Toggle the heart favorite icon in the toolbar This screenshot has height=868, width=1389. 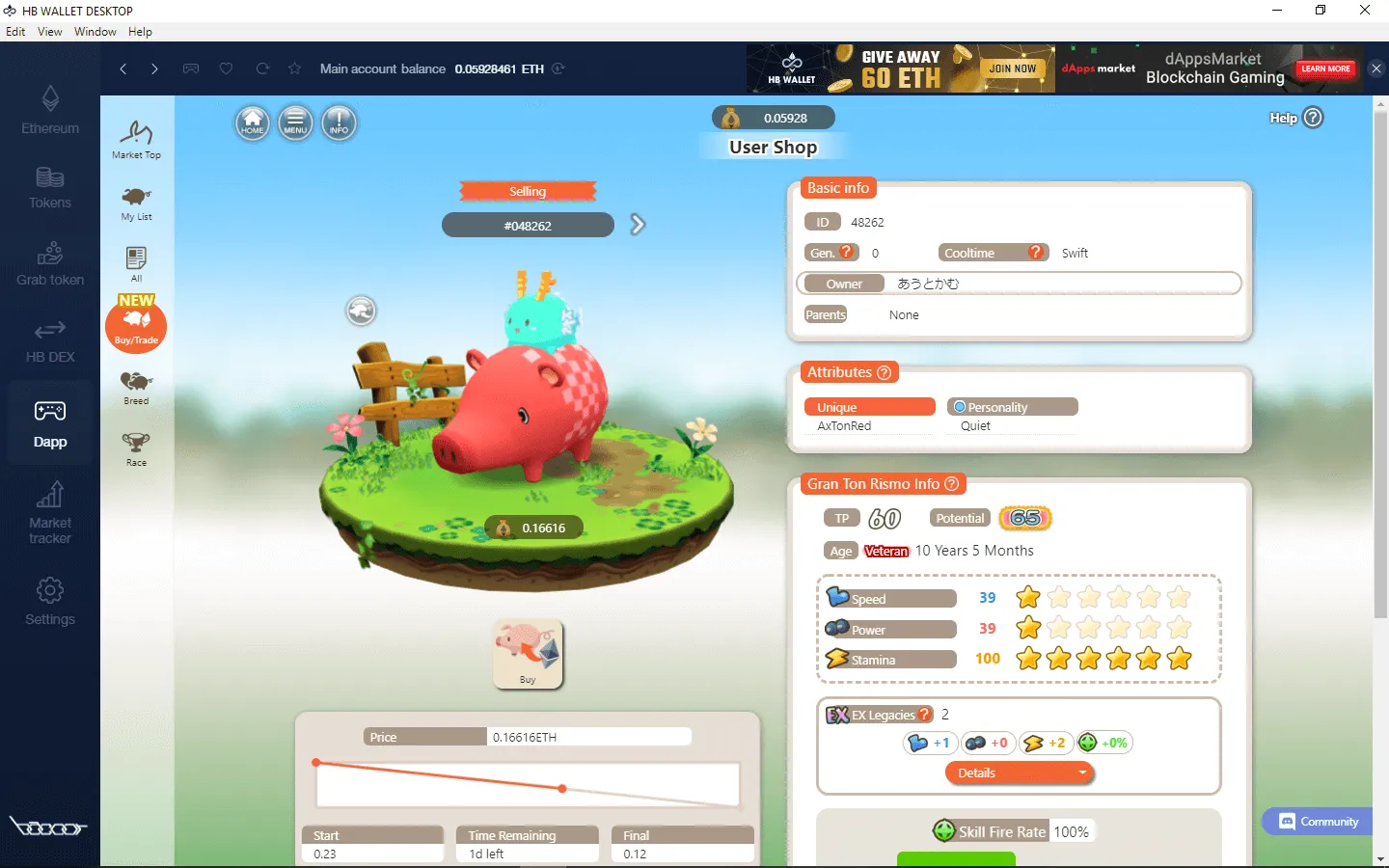pos(226,68)
